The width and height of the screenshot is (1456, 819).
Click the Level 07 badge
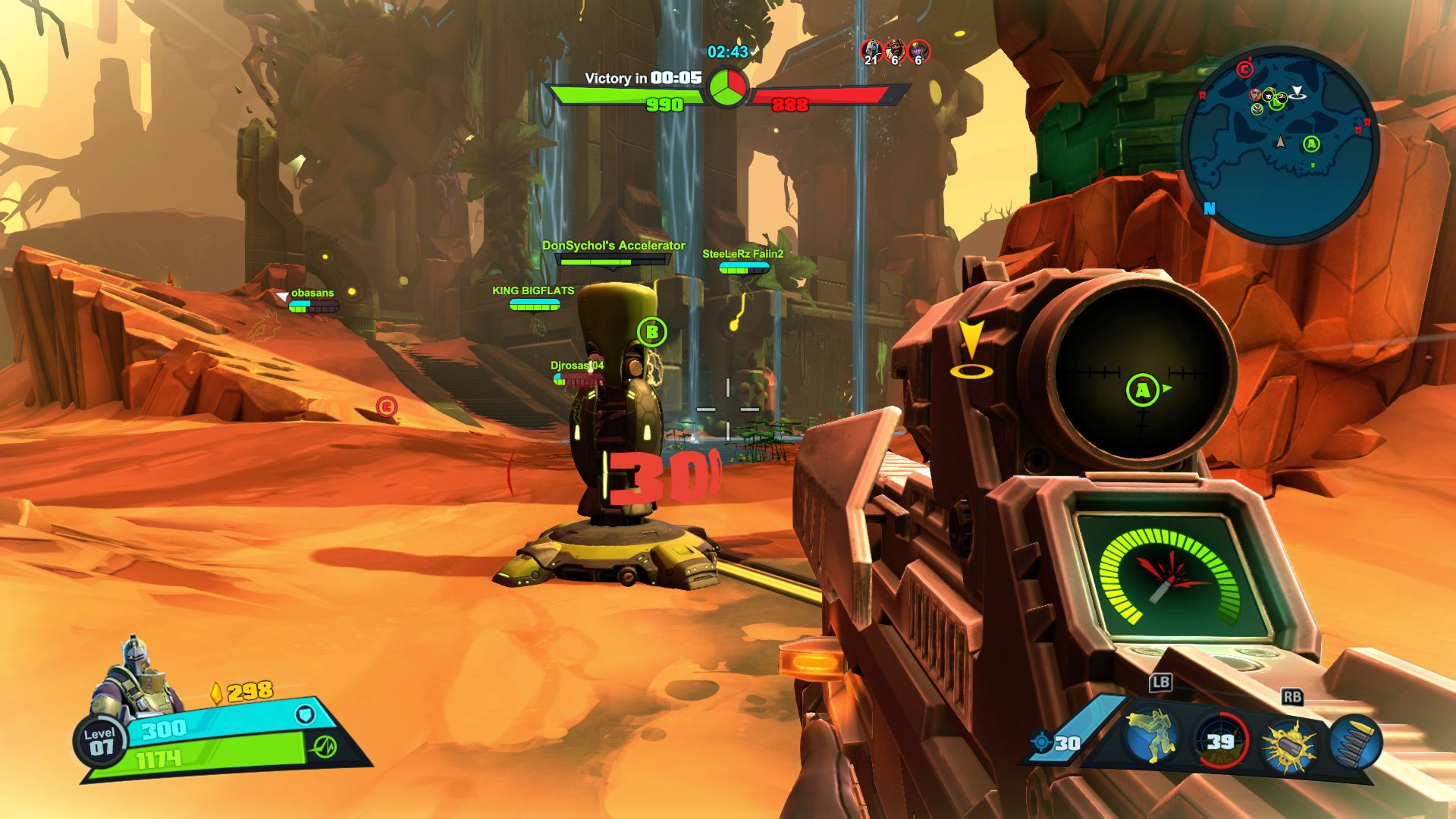tap(100, 742)
